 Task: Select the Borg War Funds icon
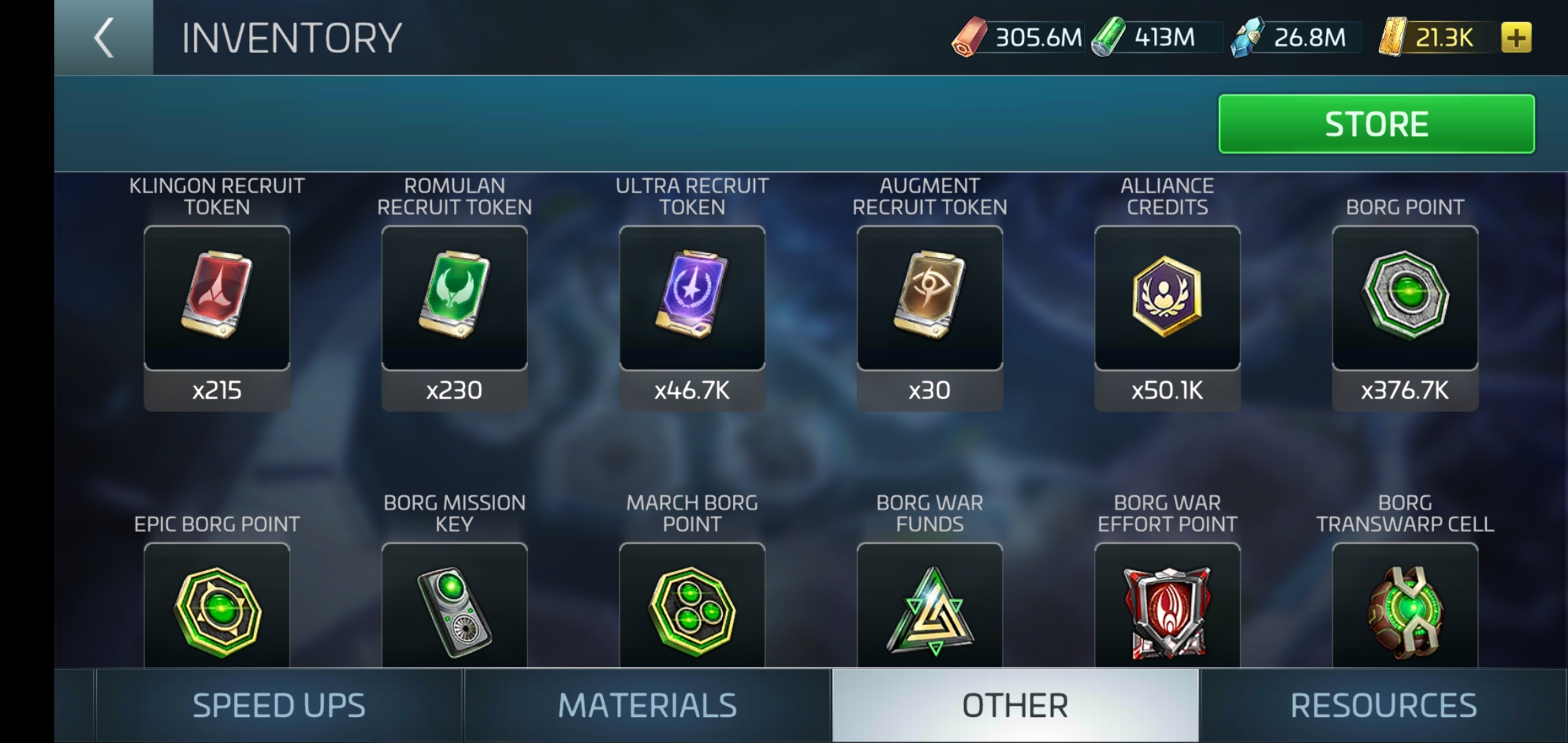[x=929, y=609]
